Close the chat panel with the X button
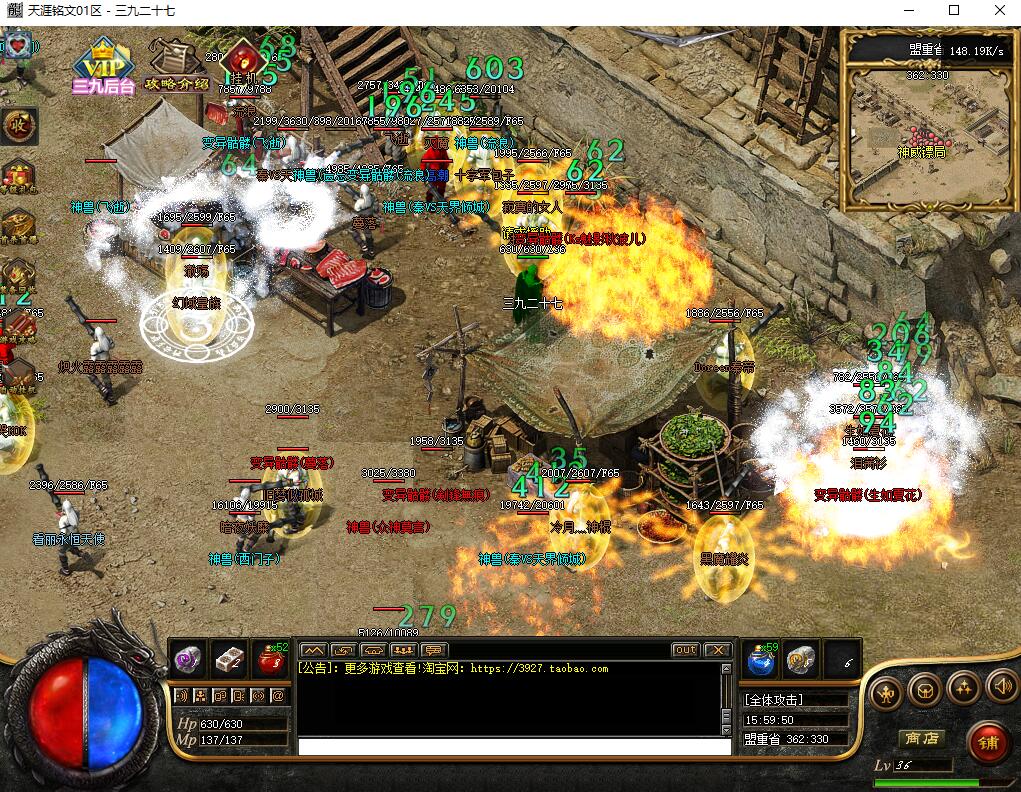The width and height of the screenshot is (1021, 792). [x=718, y=650]
